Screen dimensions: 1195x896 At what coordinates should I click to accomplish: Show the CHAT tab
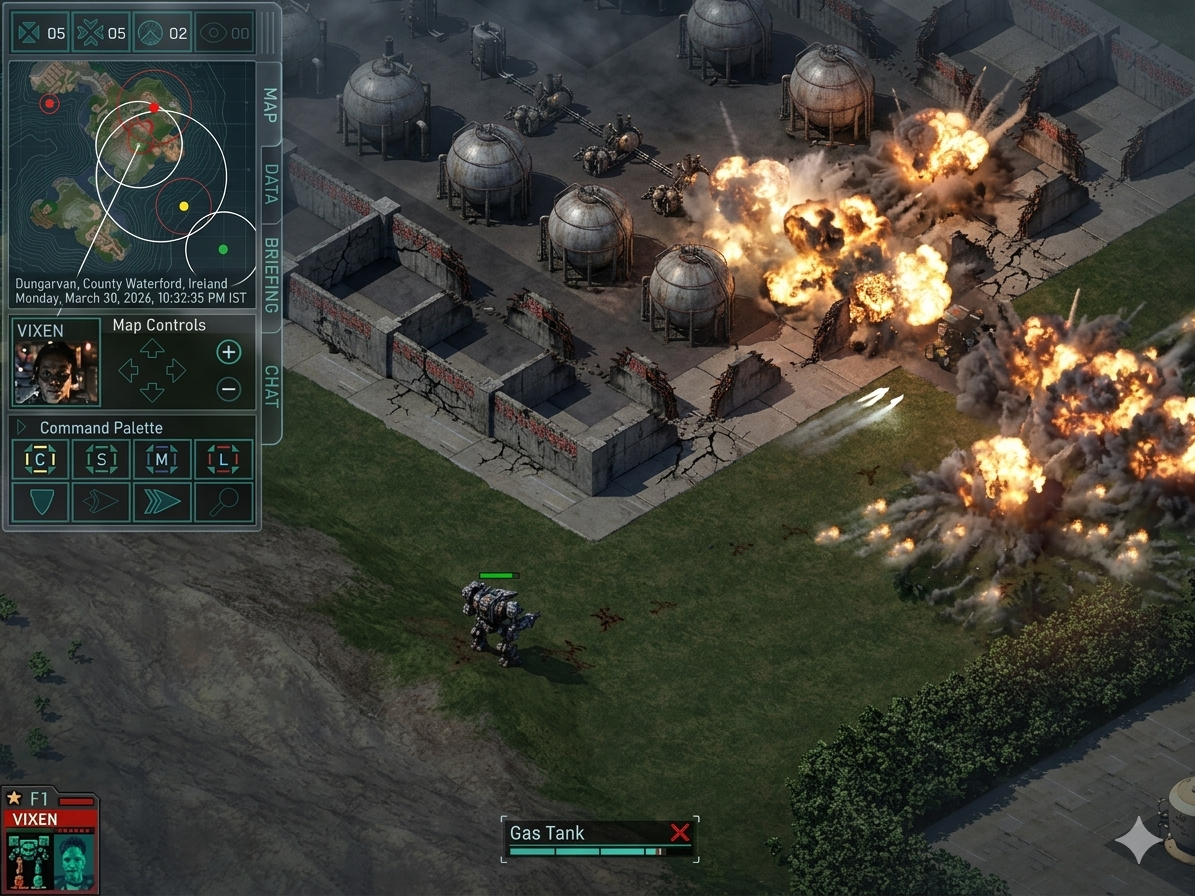pos(271,387)
